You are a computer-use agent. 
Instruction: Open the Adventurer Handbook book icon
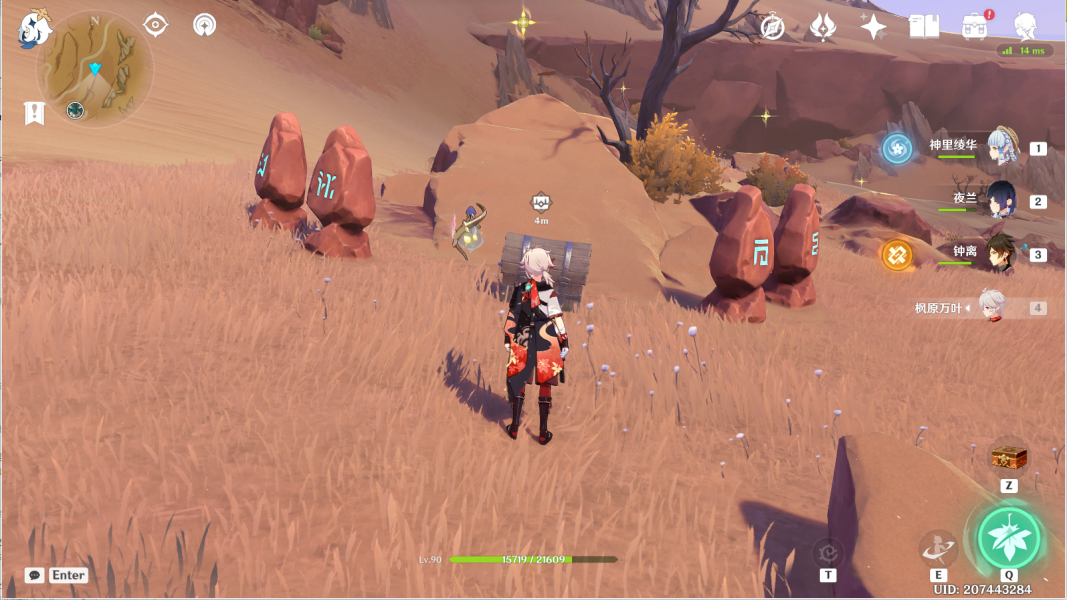pos(924,27)
